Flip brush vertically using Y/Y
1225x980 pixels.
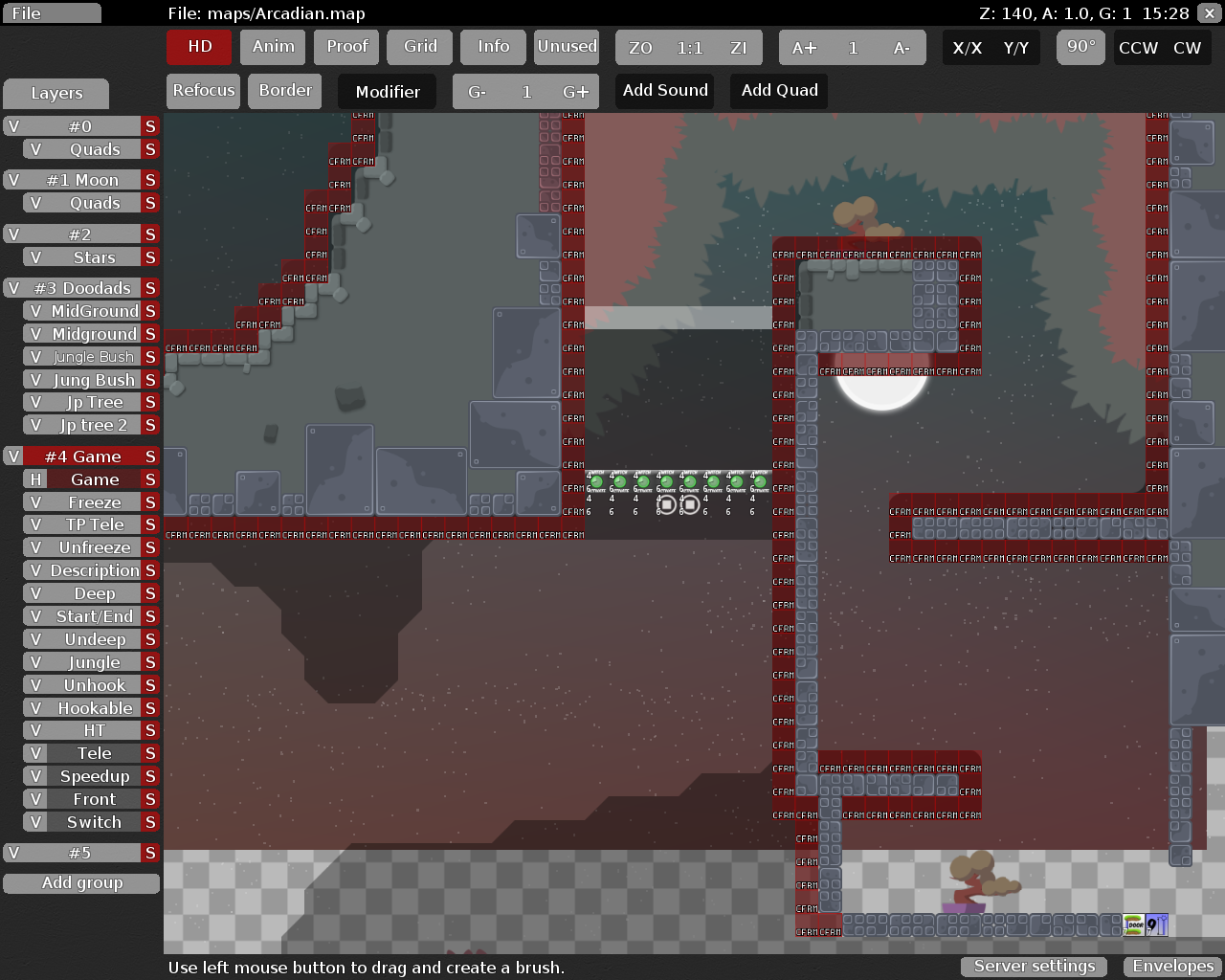click(1013, 46)
